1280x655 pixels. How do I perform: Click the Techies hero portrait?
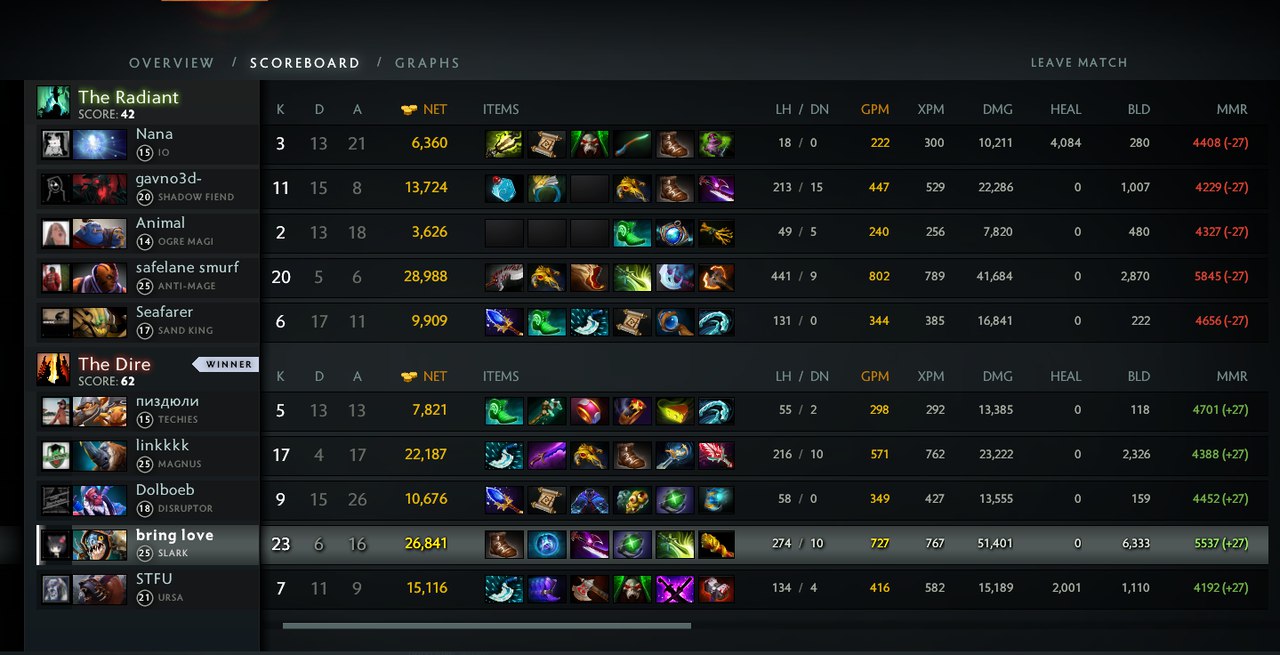[x=99, y=410]
